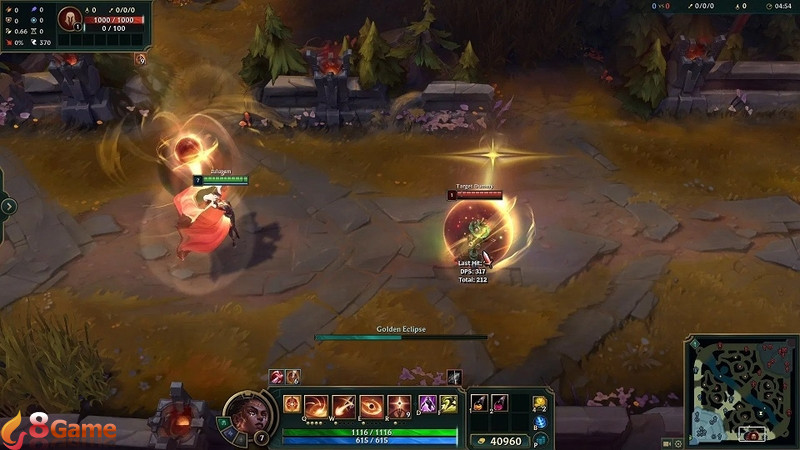Click the champion portrait in the HUD

click(x=248, y=413)
